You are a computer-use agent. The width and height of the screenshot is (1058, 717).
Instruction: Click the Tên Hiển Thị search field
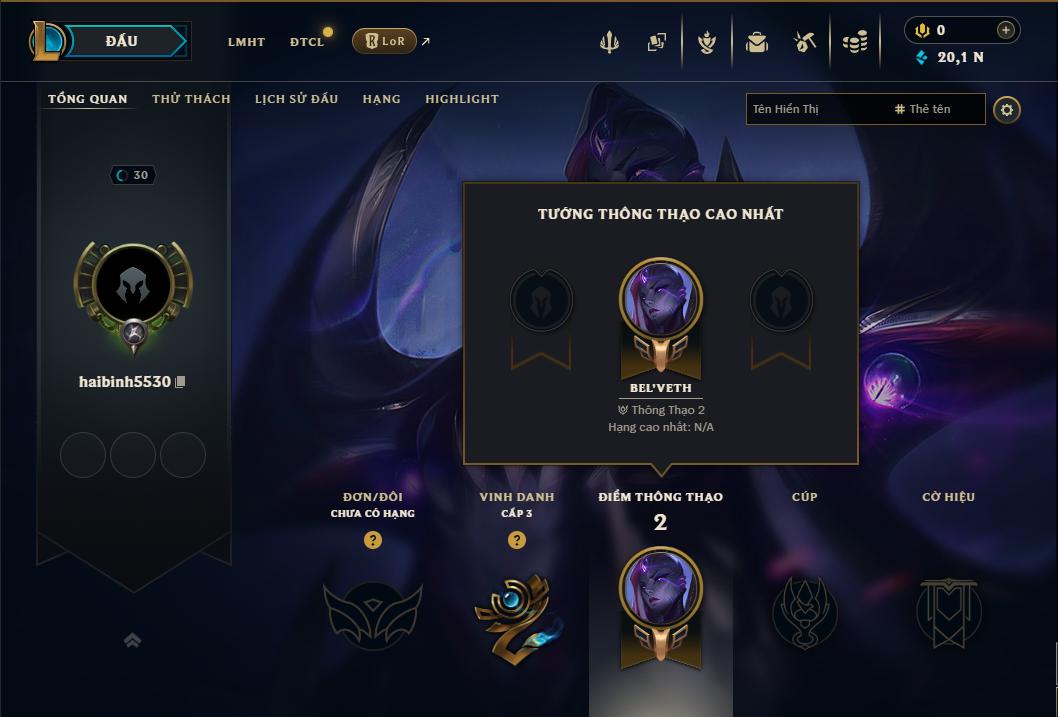coord(815,109)
